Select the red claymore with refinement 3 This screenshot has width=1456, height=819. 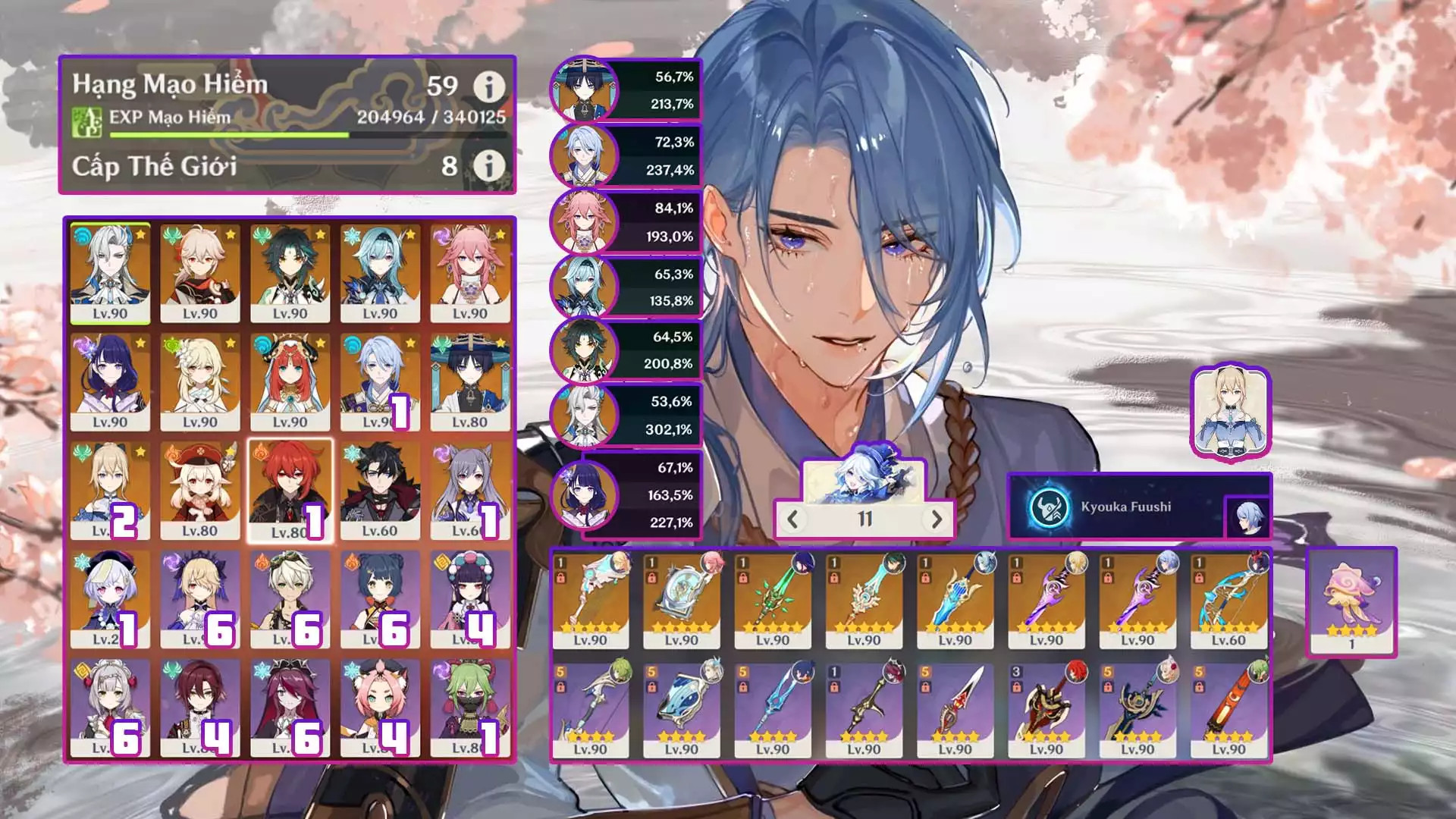click(1046, 711)
